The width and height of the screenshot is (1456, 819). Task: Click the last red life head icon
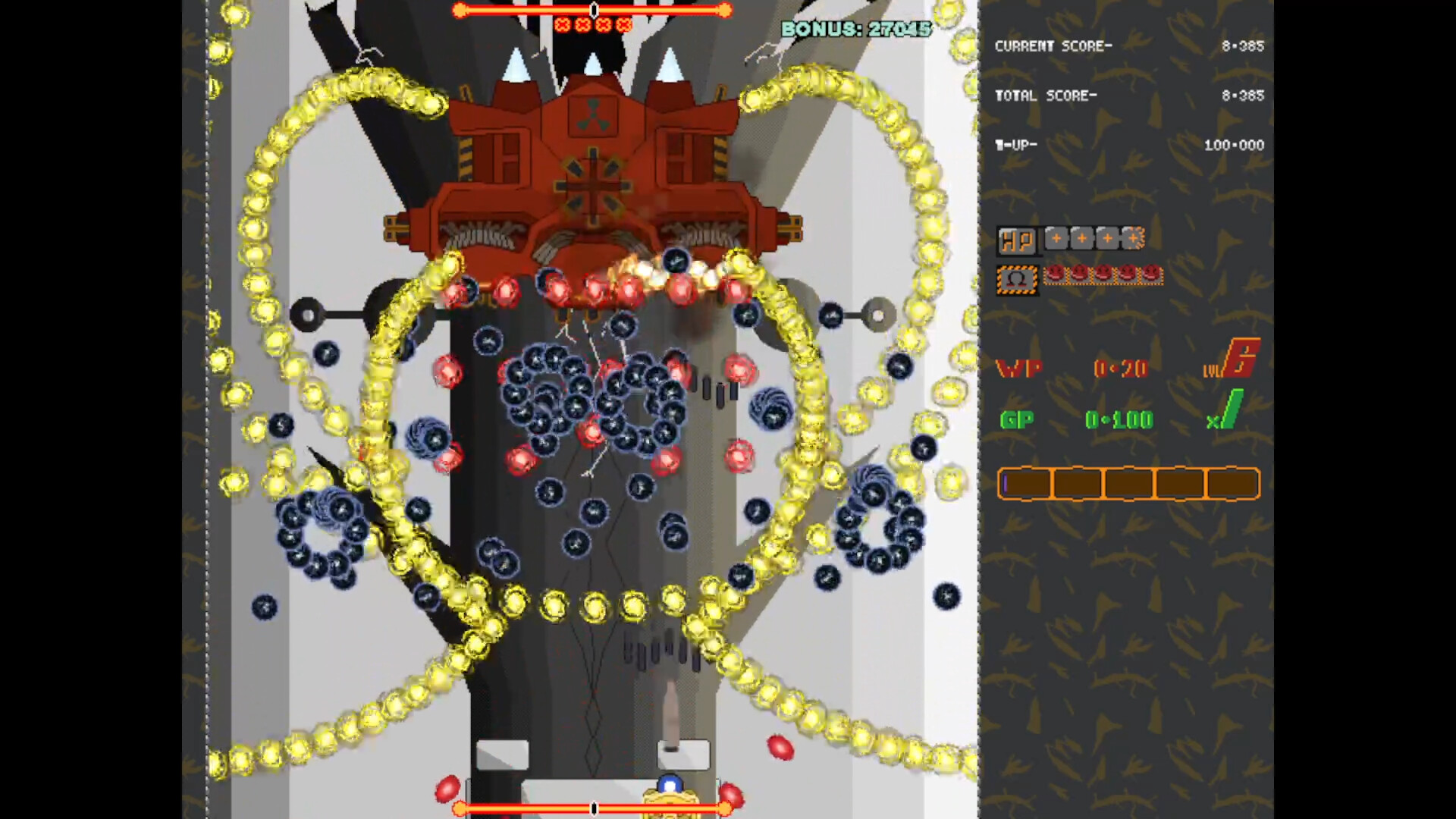[x=1151, y=275]
